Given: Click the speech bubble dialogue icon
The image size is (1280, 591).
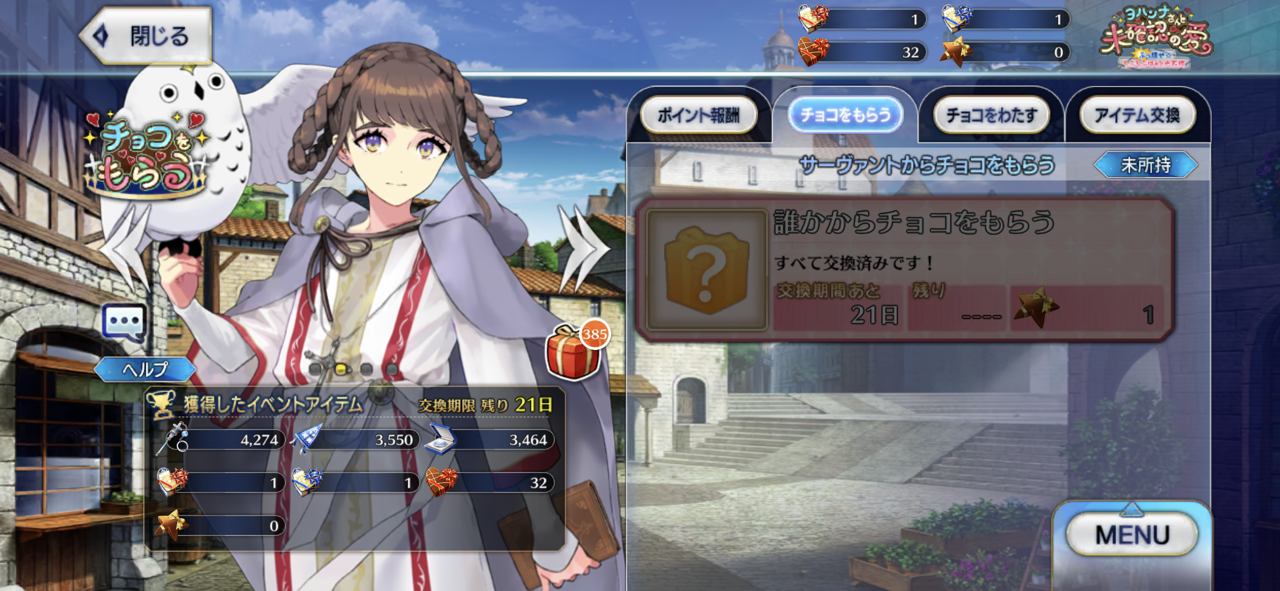Looking at the screenshot, I should [x=125, y=323].
